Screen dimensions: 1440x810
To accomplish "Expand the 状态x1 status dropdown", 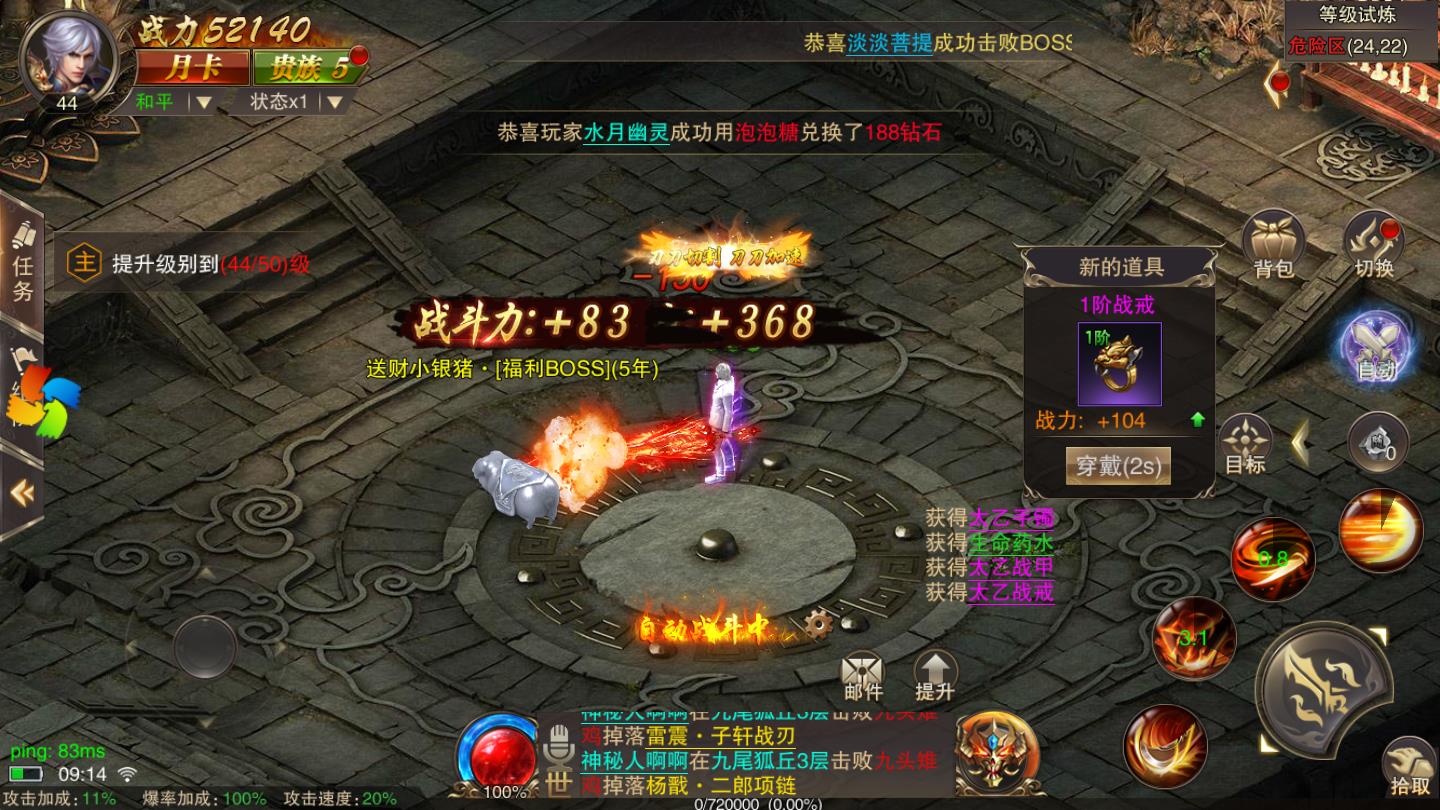I will coord(296,101).
